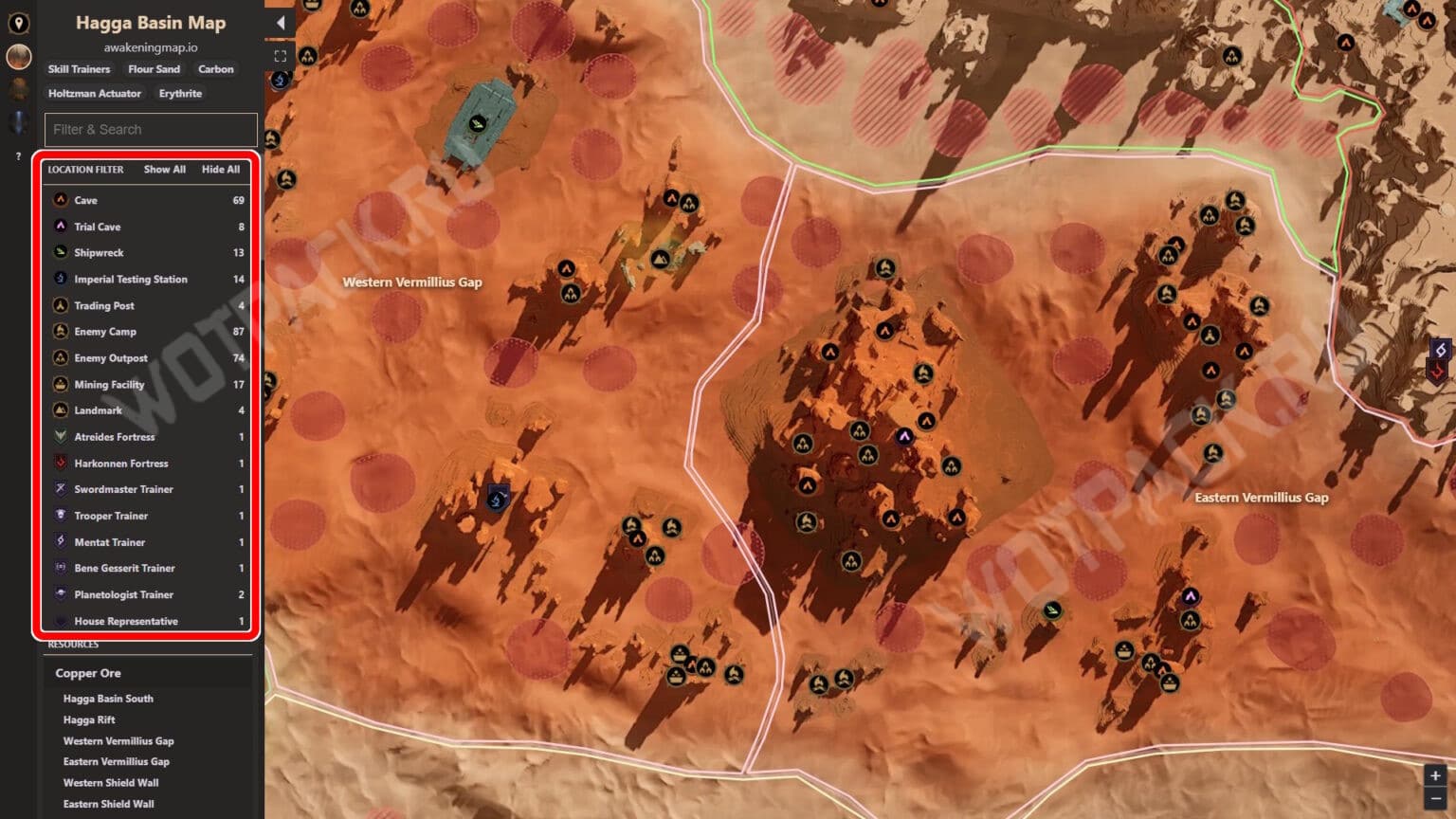Select the Cave marker icon in Location Filter
The width and height of the screenshot is (1456, 819).
click(61, 200)
